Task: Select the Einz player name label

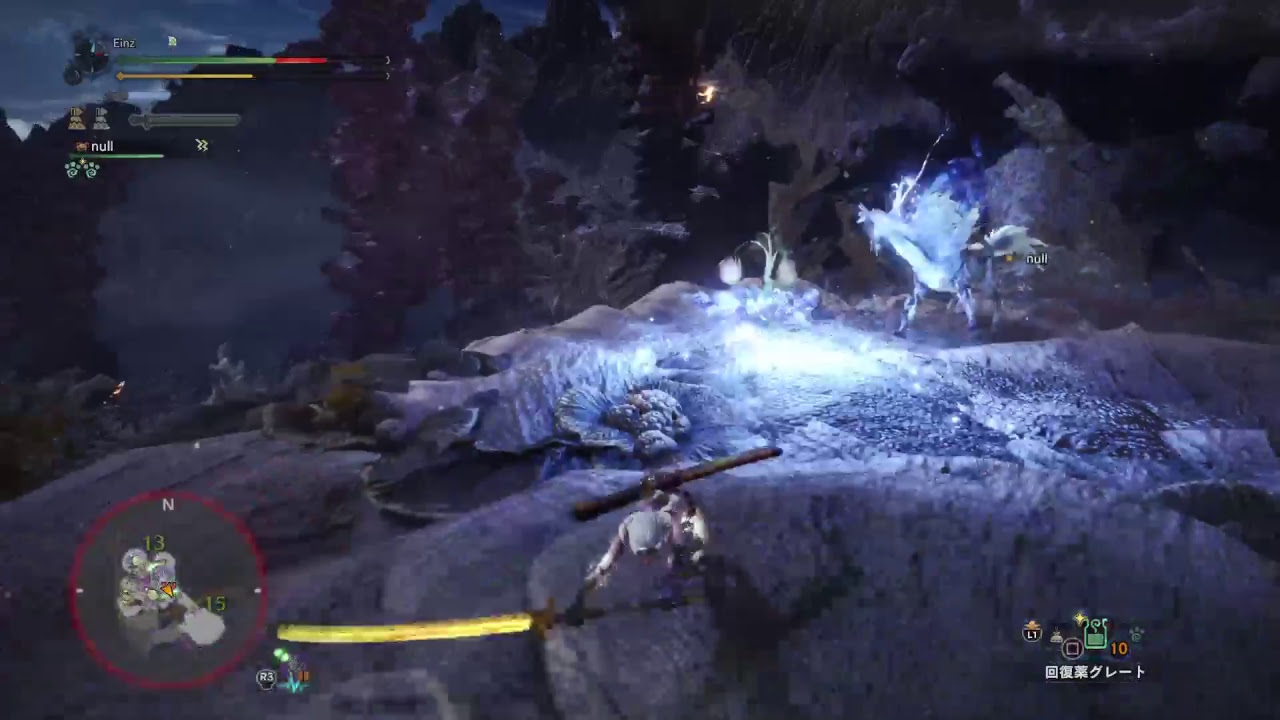Action: 124,44
